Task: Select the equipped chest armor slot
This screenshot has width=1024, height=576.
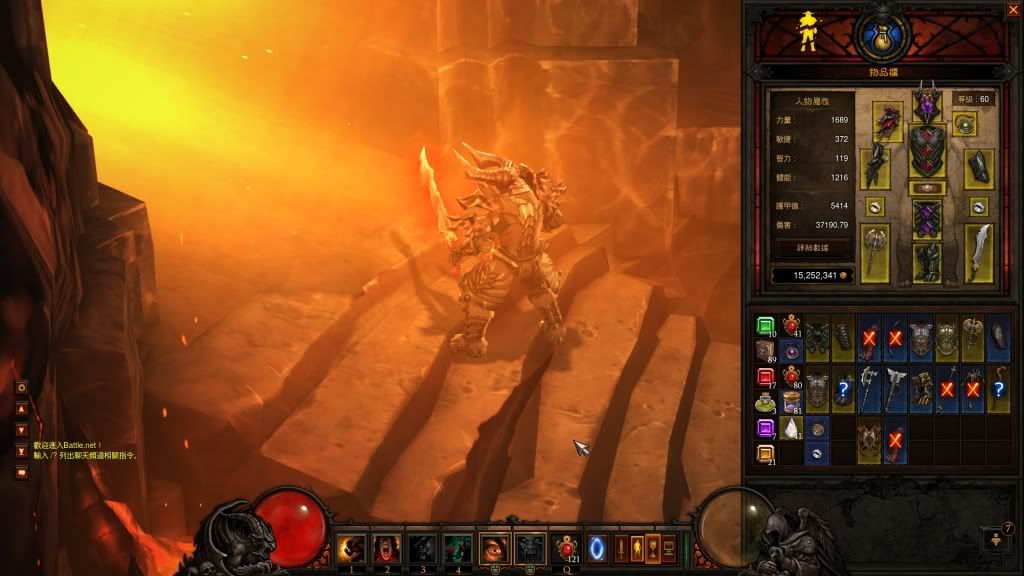Action: pyautogui.click(x=927, y=149)
